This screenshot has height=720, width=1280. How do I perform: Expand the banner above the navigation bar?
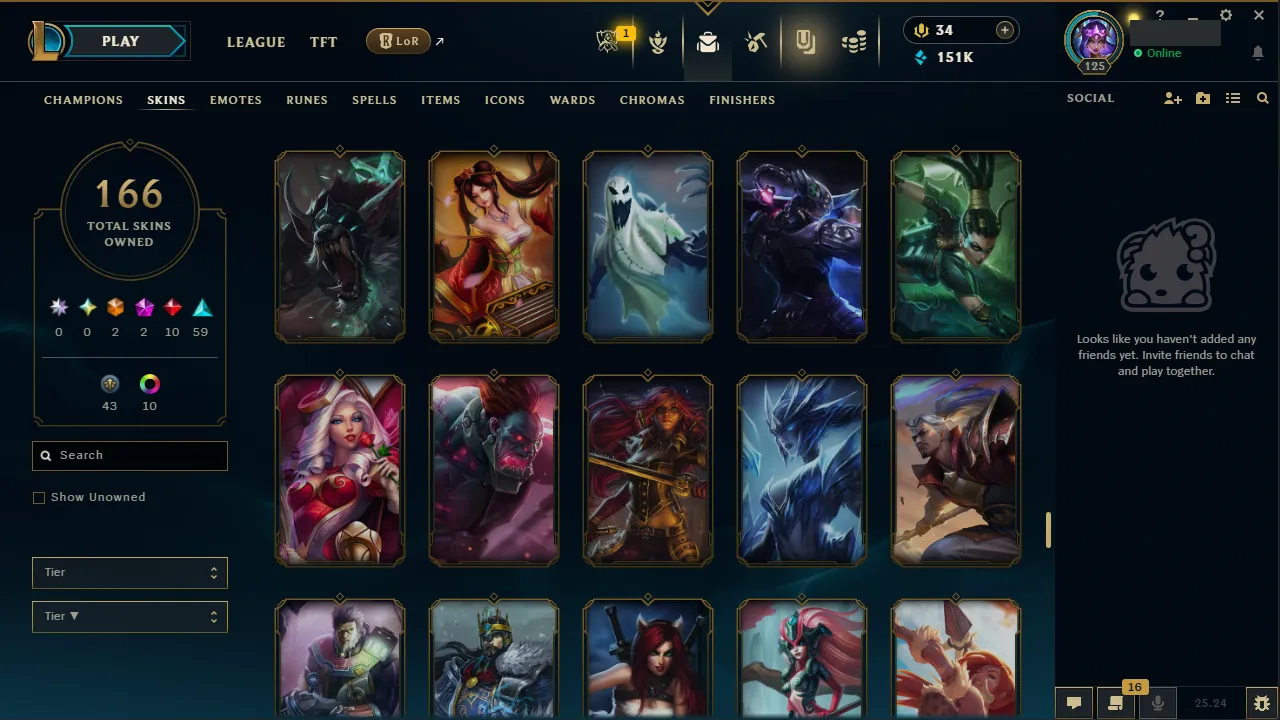tap(708, 6)
